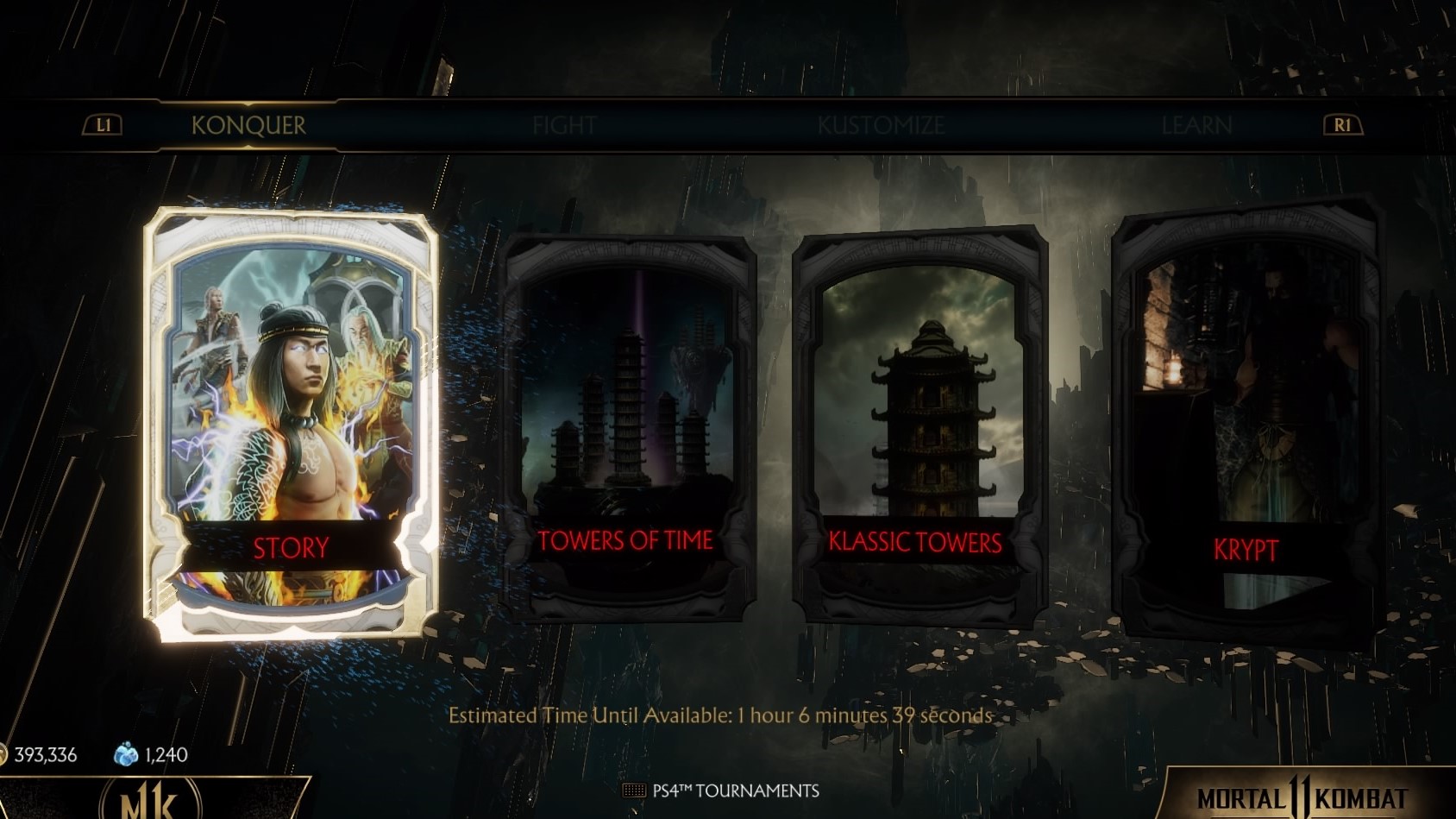Select the Learn tab
Viewport: 1456px width, 819px height.
[1196, 126]
